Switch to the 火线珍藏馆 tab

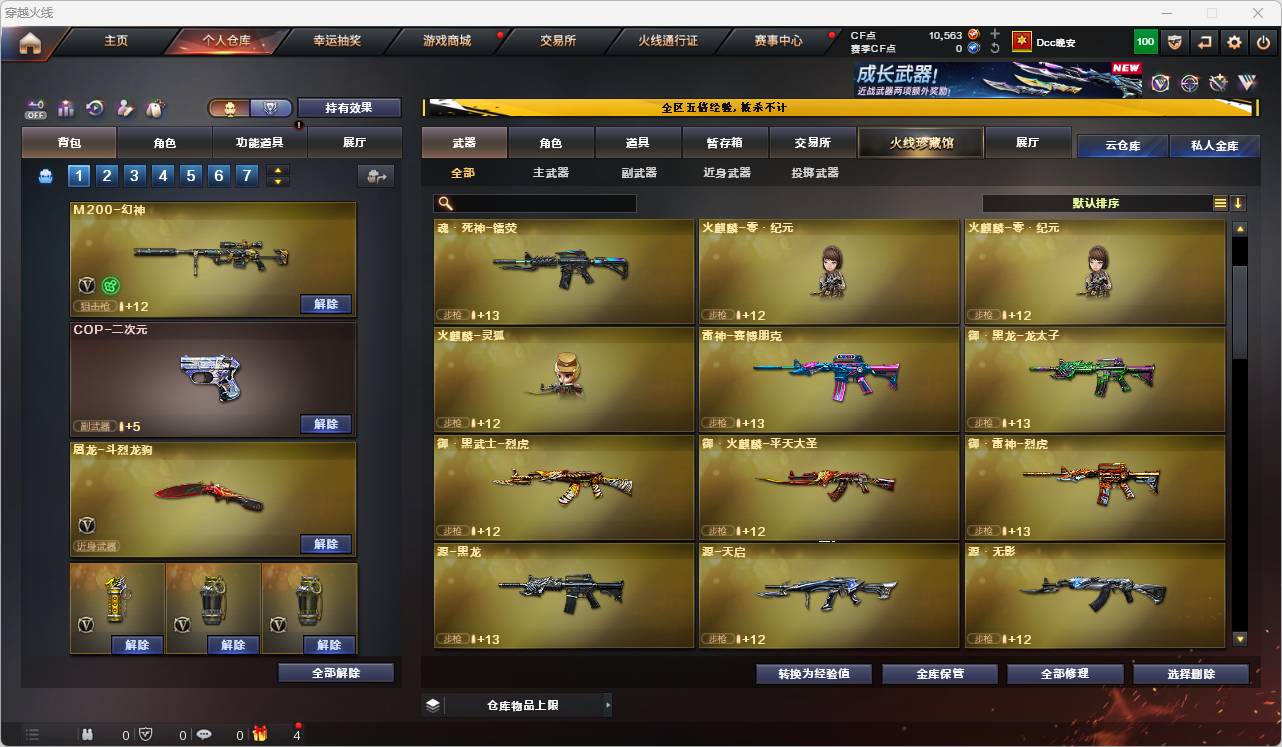click(x=919, y=142)
